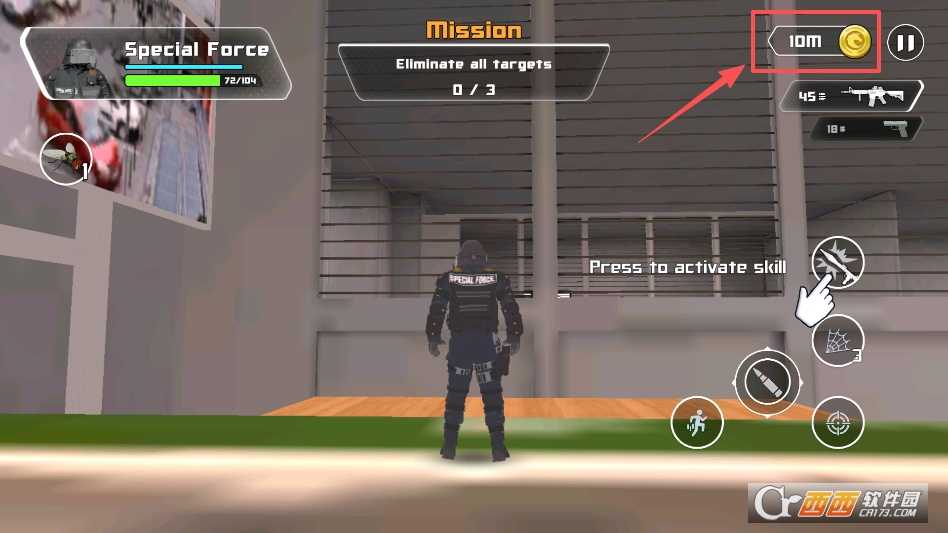Activate the wing skill button
This screenshot has height=533, width=948.
click(x=837, y=263)
